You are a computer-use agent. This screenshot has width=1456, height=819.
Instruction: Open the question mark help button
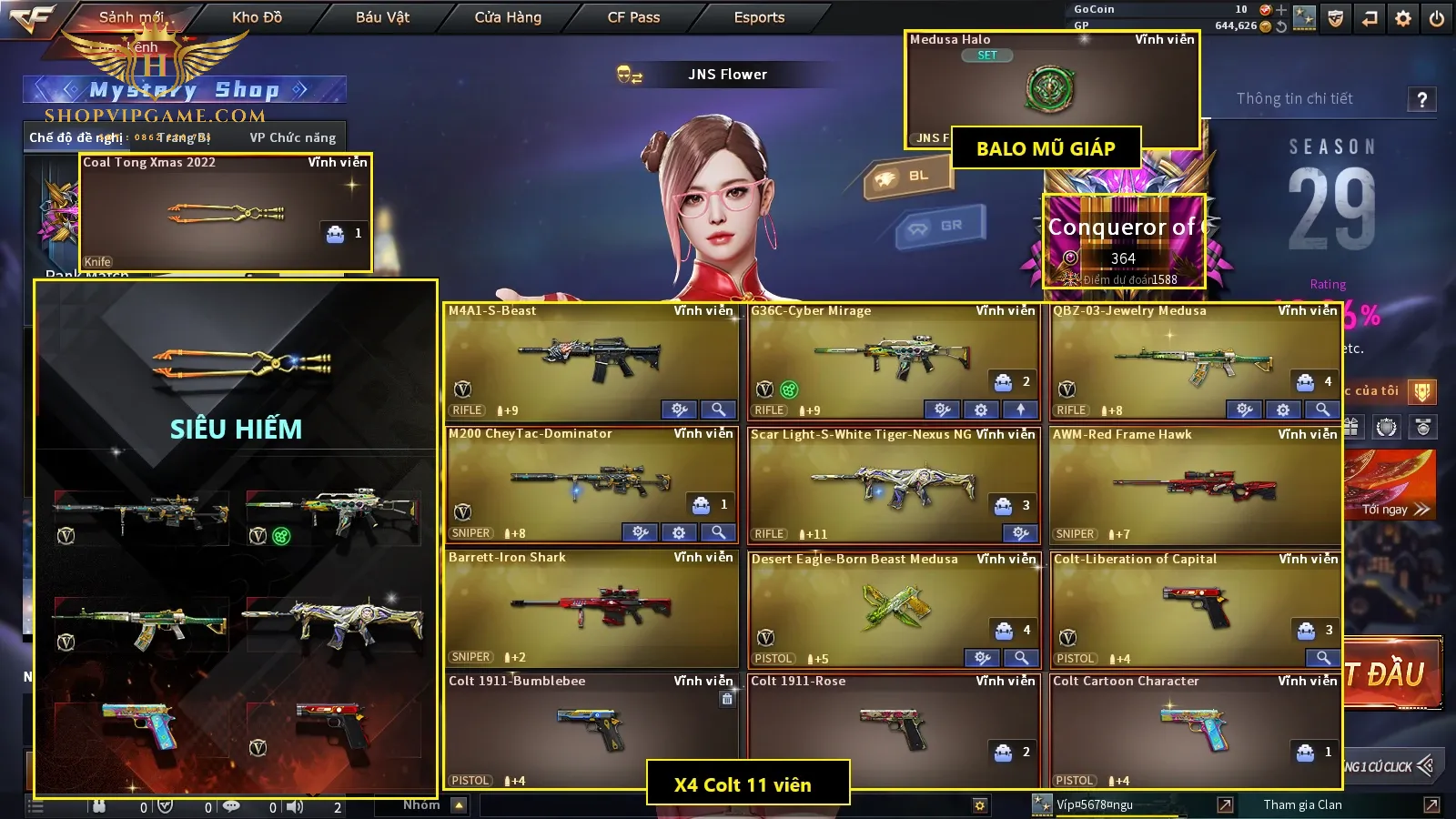1422,99
